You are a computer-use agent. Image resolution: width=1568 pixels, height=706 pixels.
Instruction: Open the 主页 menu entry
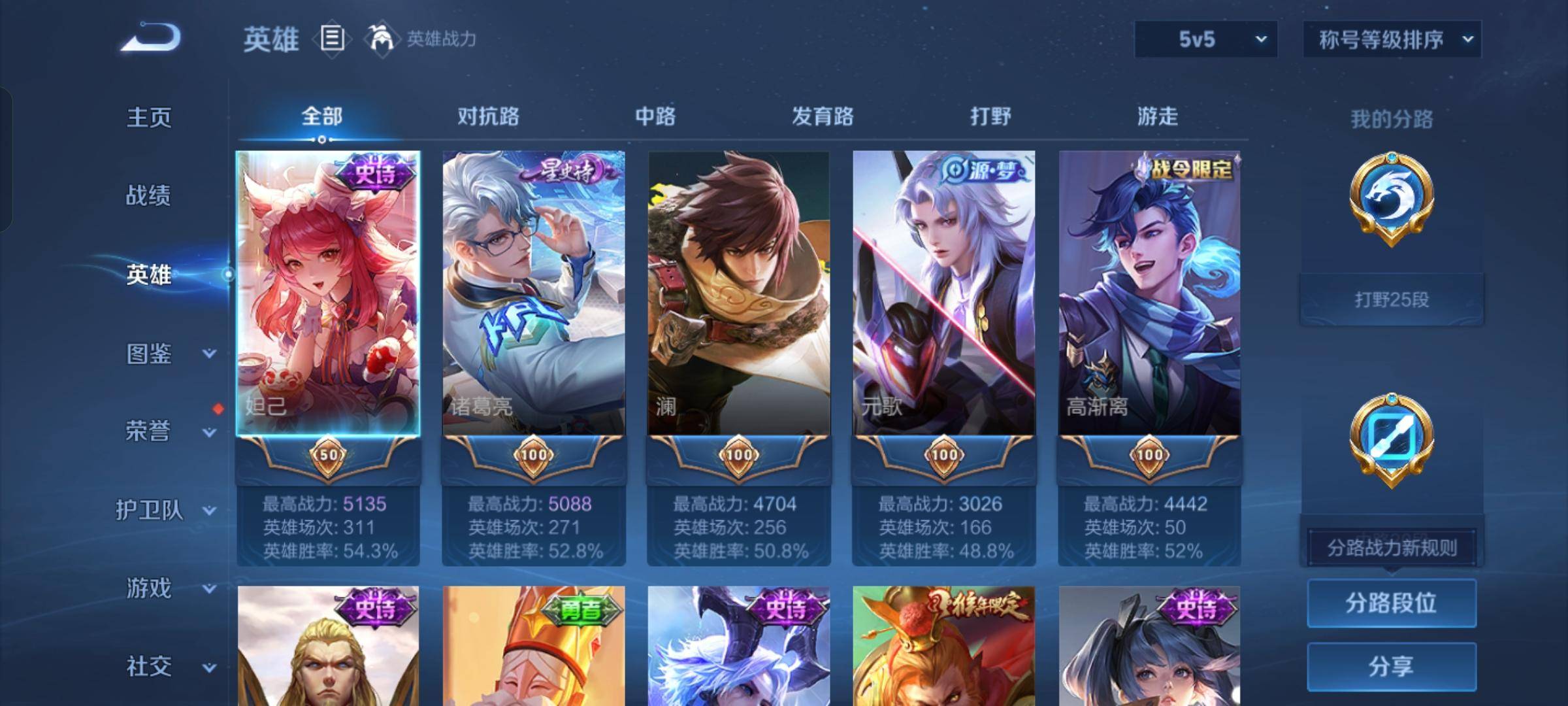[149, 118]
